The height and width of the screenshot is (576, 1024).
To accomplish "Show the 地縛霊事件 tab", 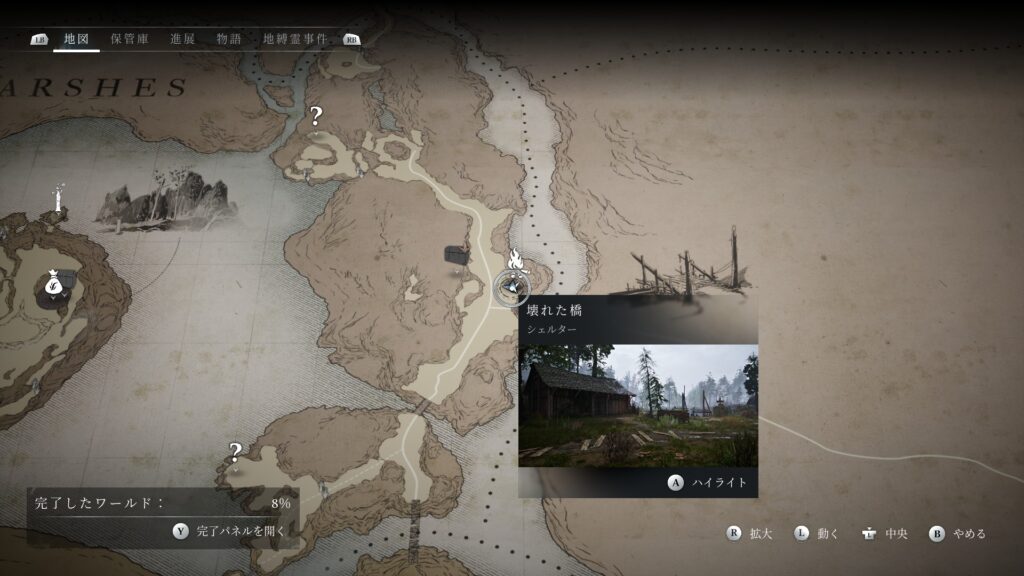I will coord(295,39).
